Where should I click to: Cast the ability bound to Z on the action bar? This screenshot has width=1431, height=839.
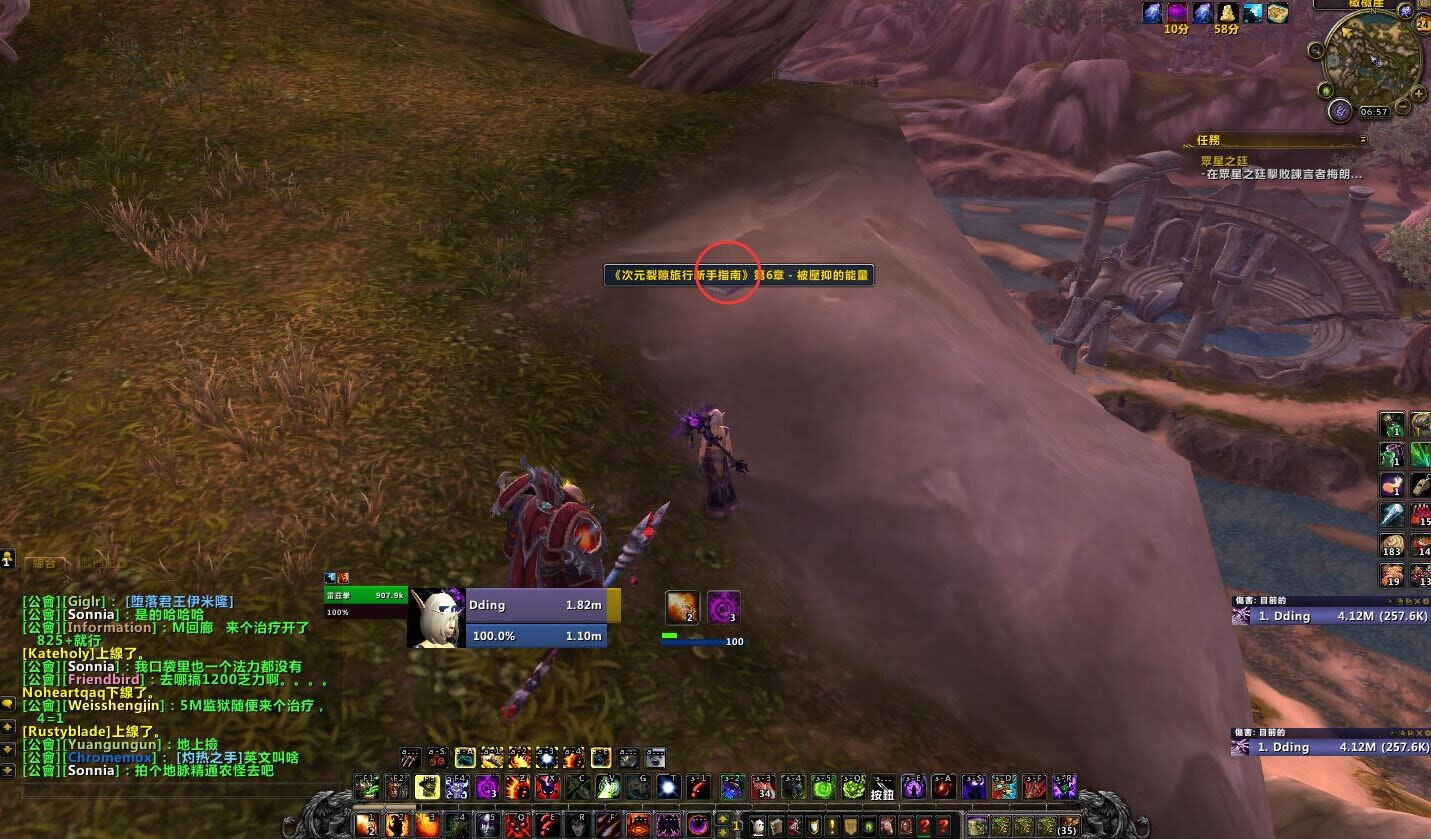pyautogui.click(x=518, y=787)
